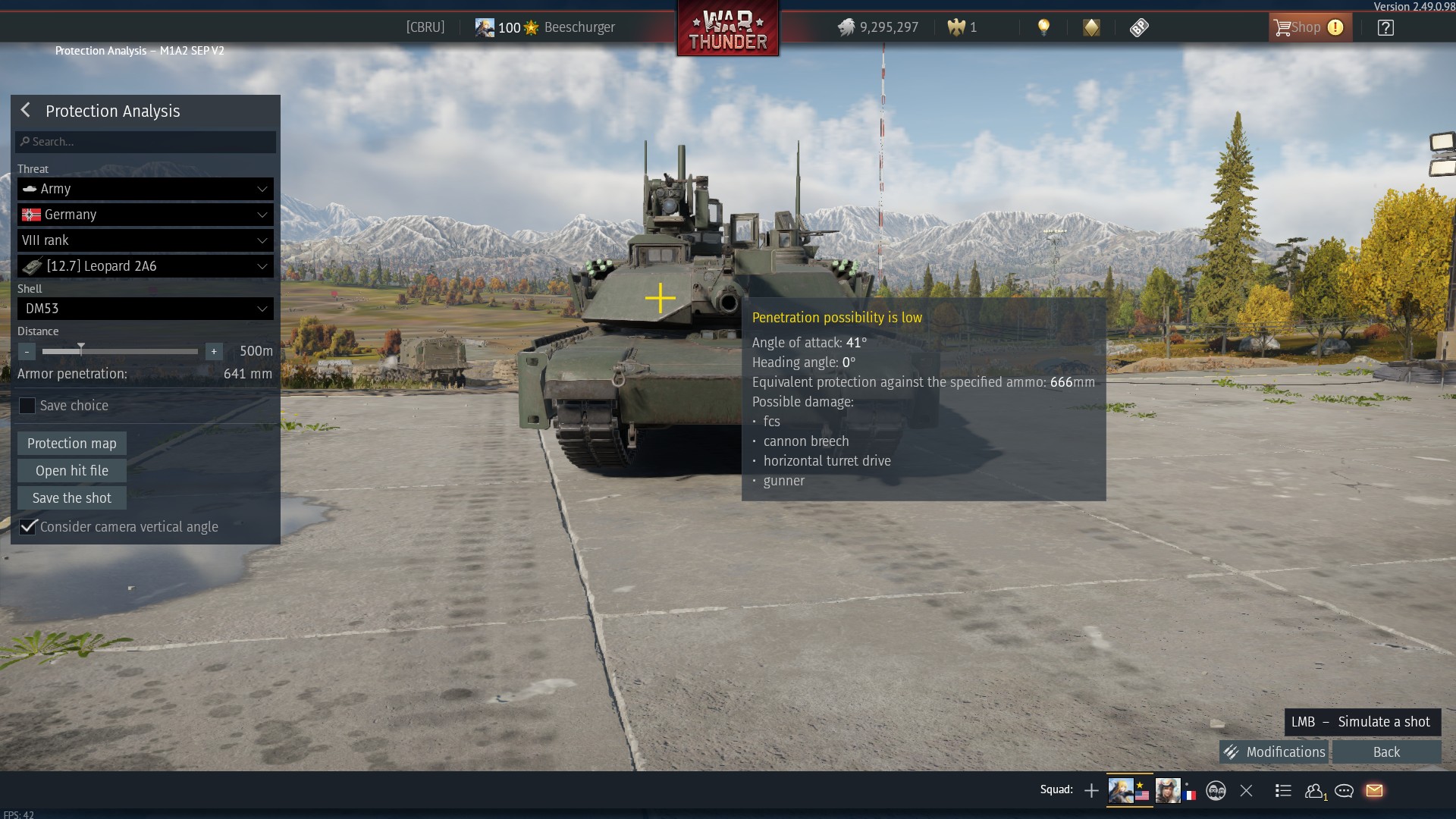The image size is (1456, 819).
Task: Open the Germany nation dropdown
Action: pos(146,215)
